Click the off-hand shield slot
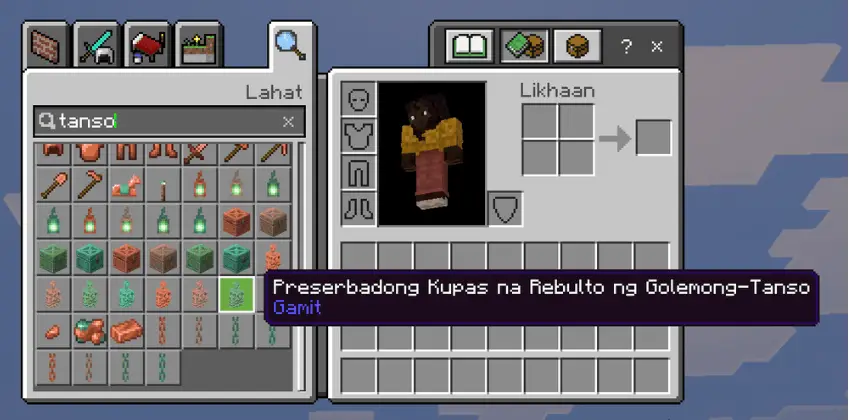 click(x=505, y=208)
